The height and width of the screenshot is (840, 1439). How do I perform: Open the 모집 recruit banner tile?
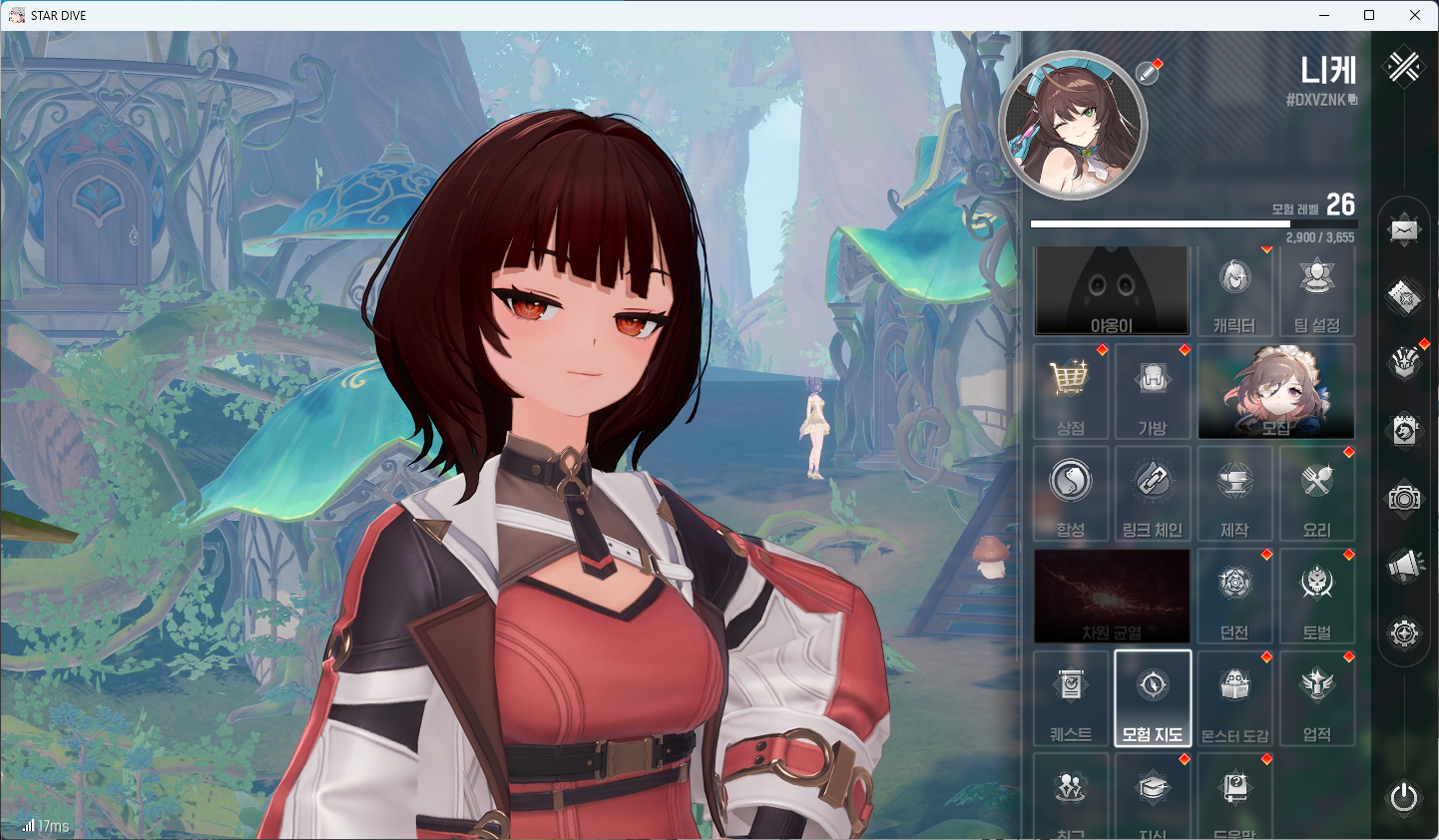coord(1275,392)
